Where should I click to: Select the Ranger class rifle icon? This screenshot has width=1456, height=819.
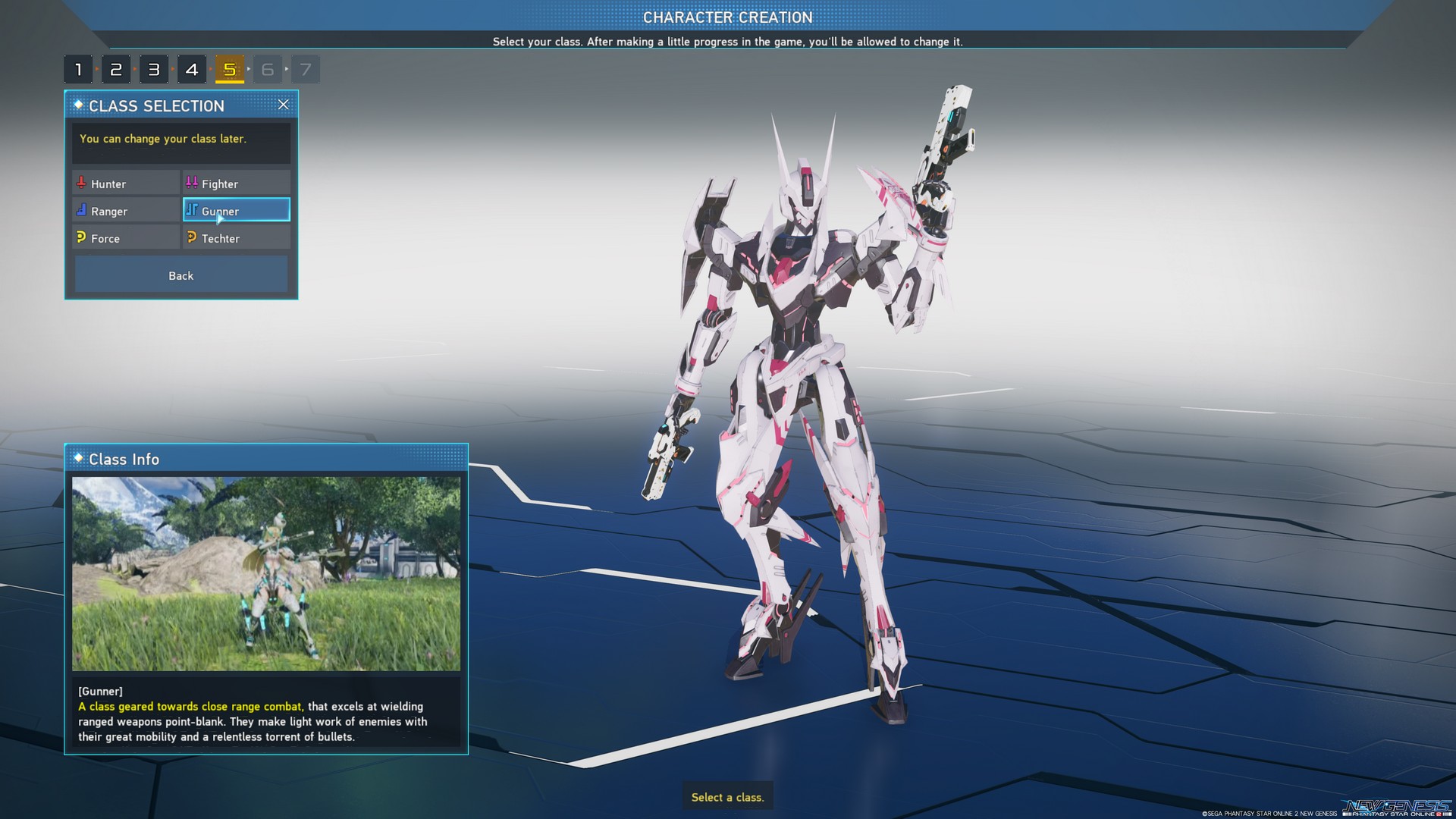coord(81,210)
